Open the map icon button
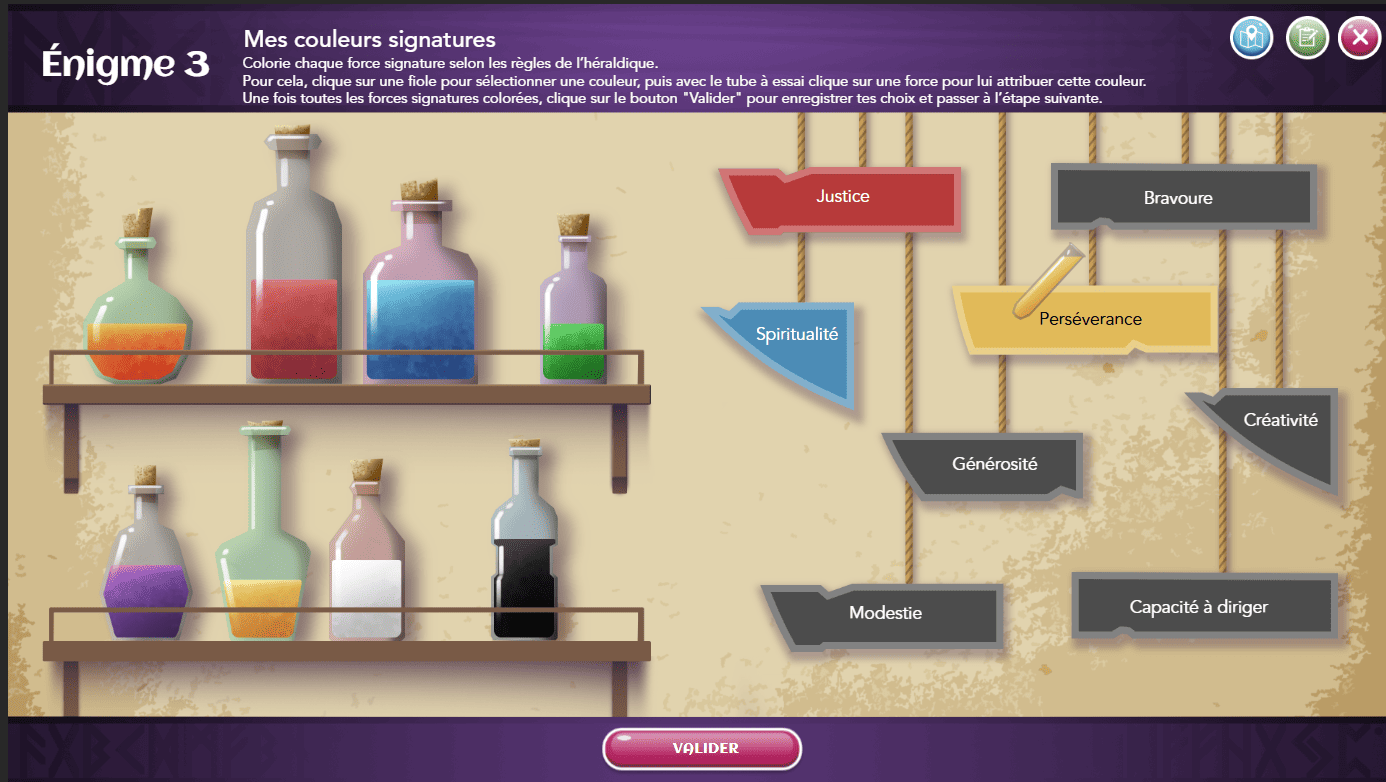 [x=1250, y=39]
